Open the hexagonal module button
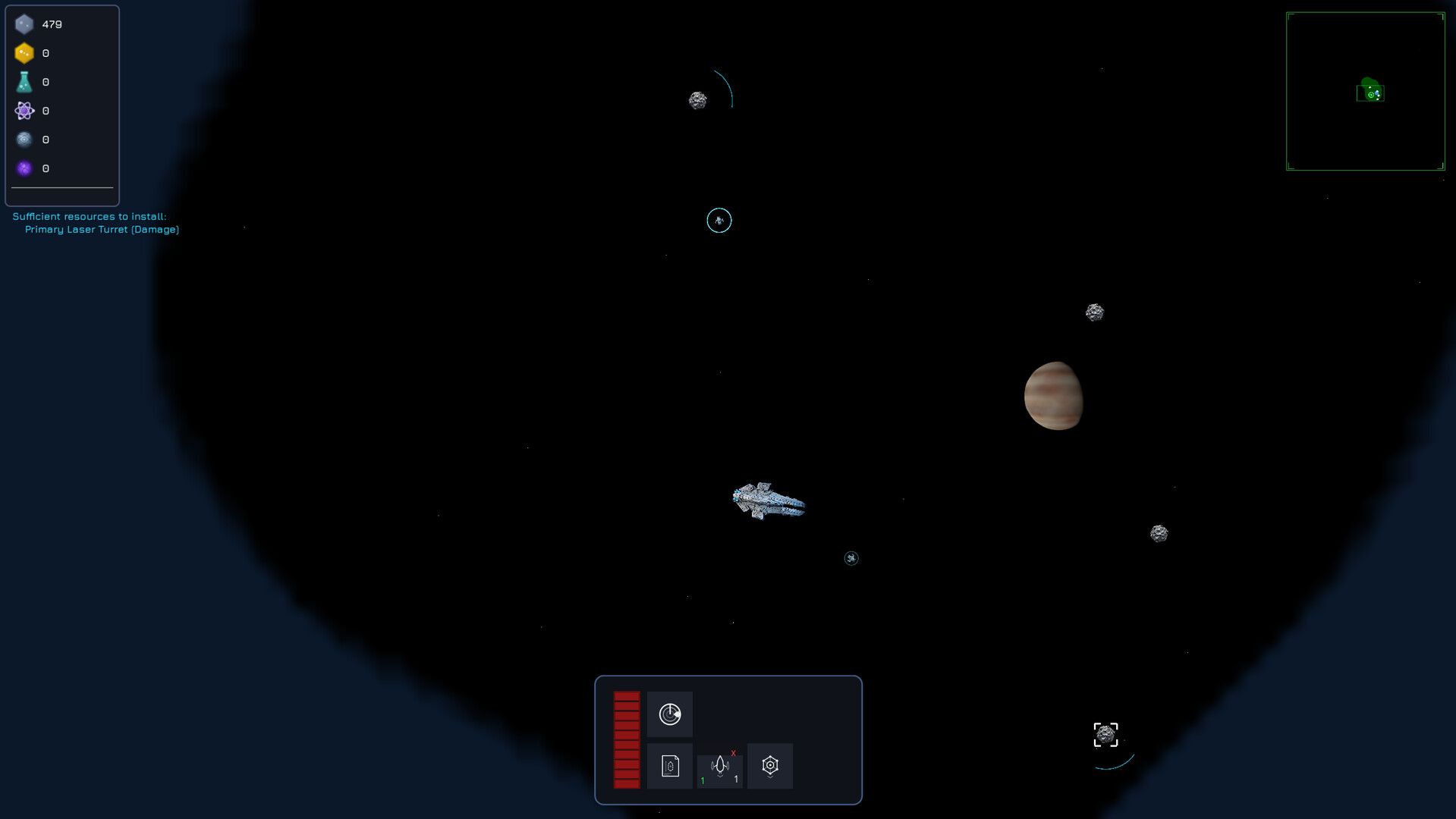The height and width of the screenshot is (819, 1456). [x=769, y=766]
